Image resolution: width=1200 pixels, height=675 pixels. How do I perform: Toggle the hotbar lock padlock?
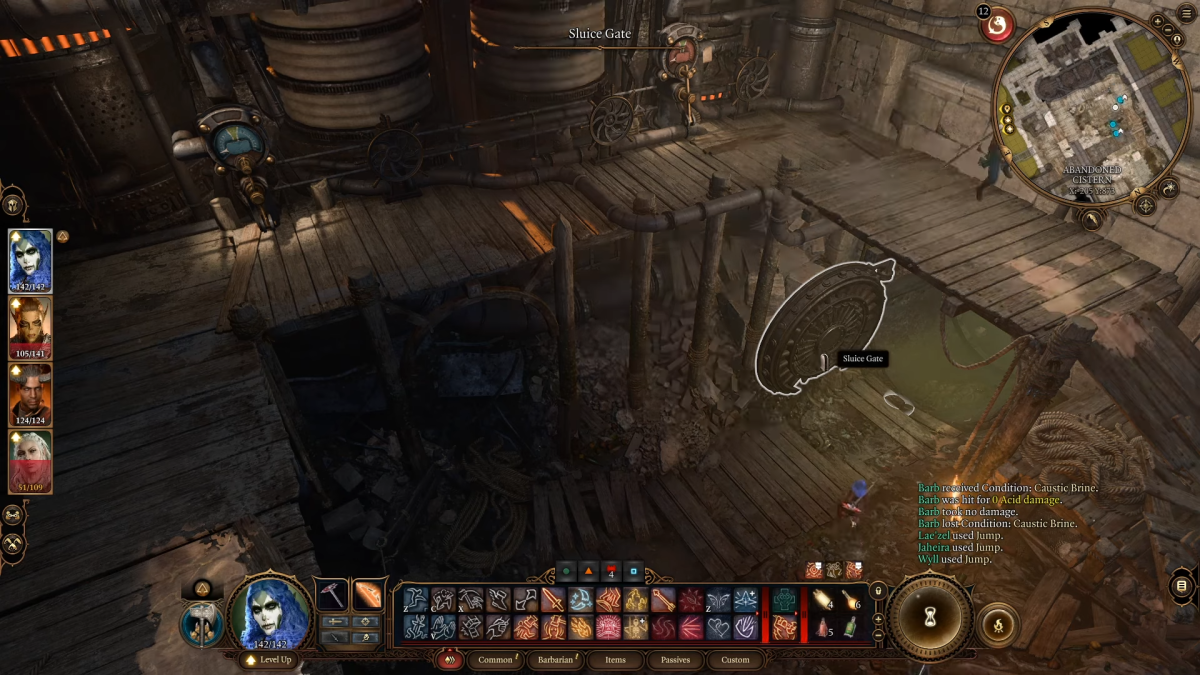click(878, 591)
